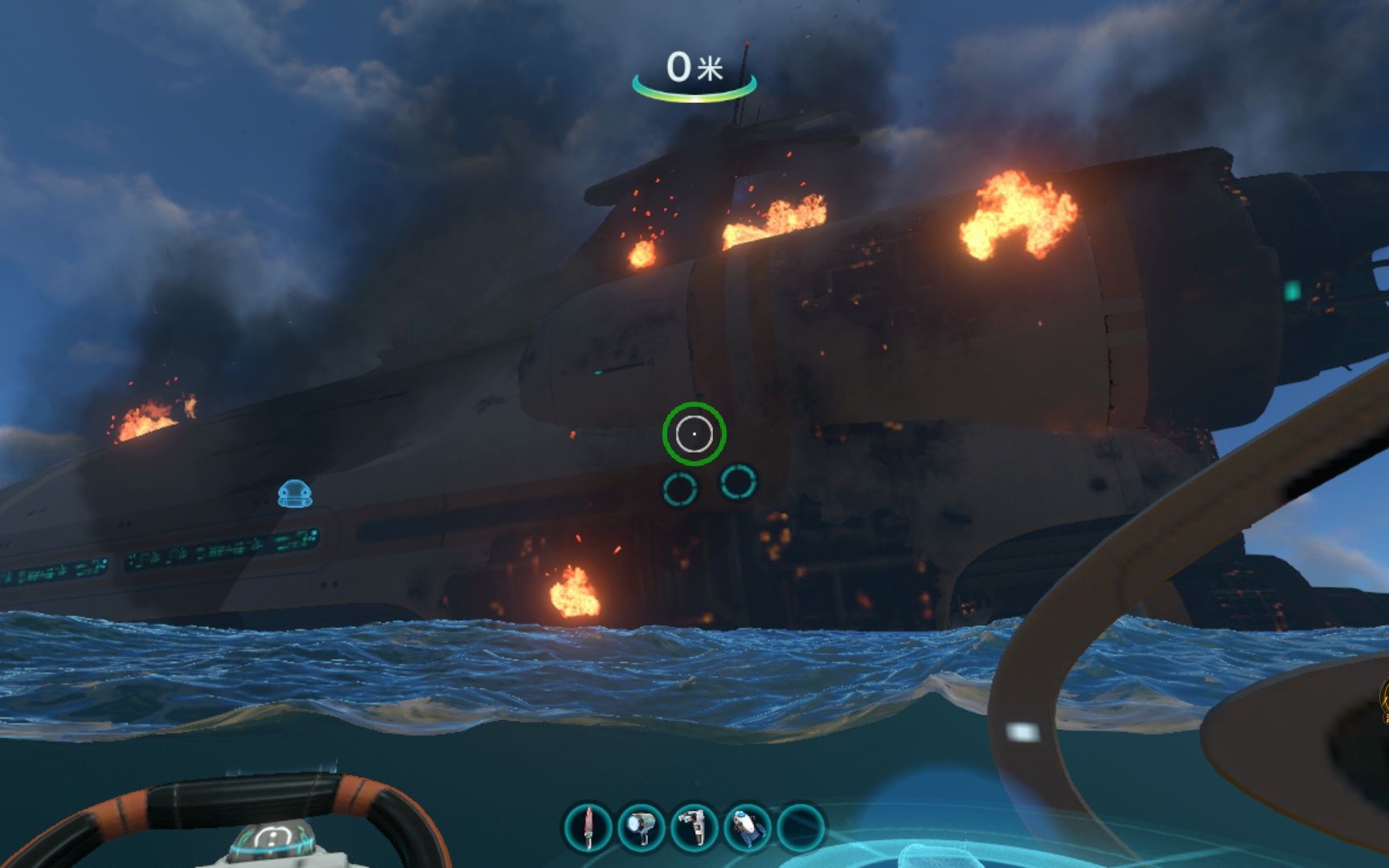
Task: Select the flashlight hotbar slot
Action: click(641, 827)
